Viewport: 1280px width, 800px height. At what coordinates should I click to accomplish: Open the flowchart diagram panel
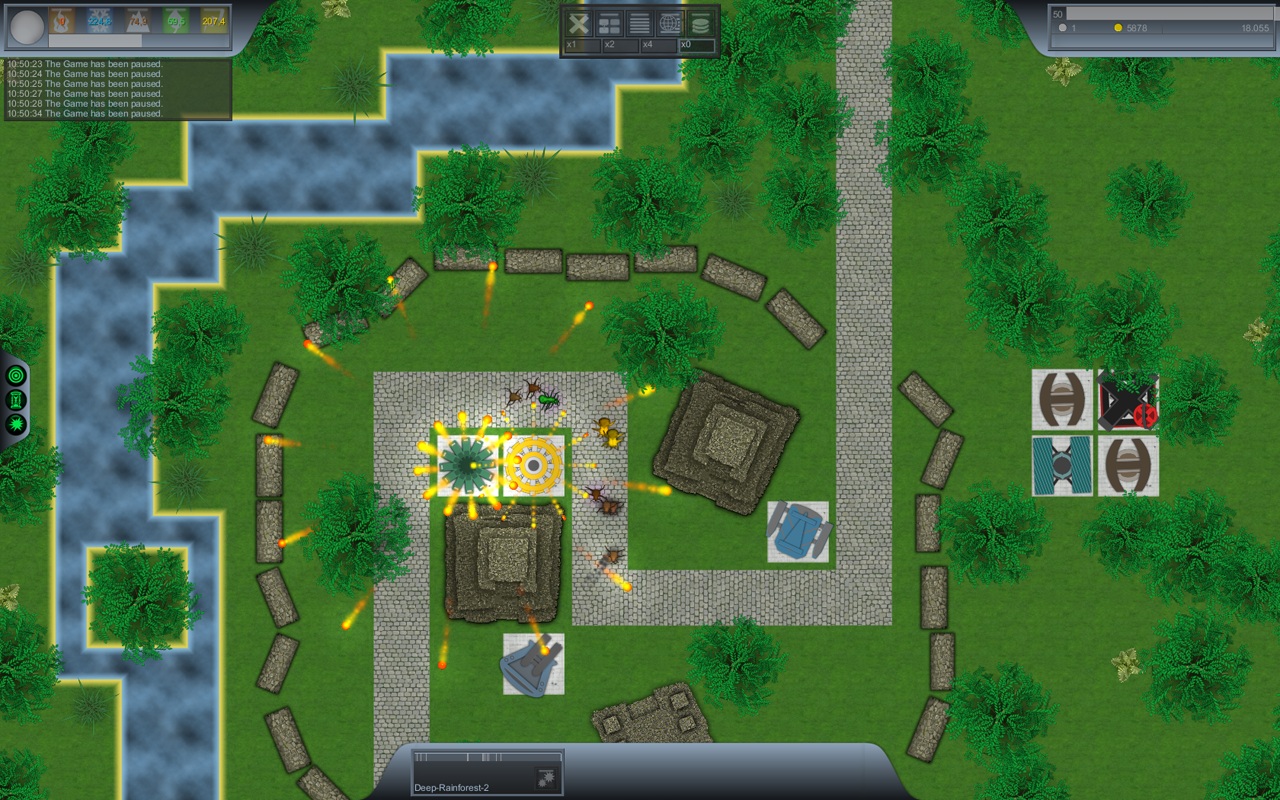point(609,24)
